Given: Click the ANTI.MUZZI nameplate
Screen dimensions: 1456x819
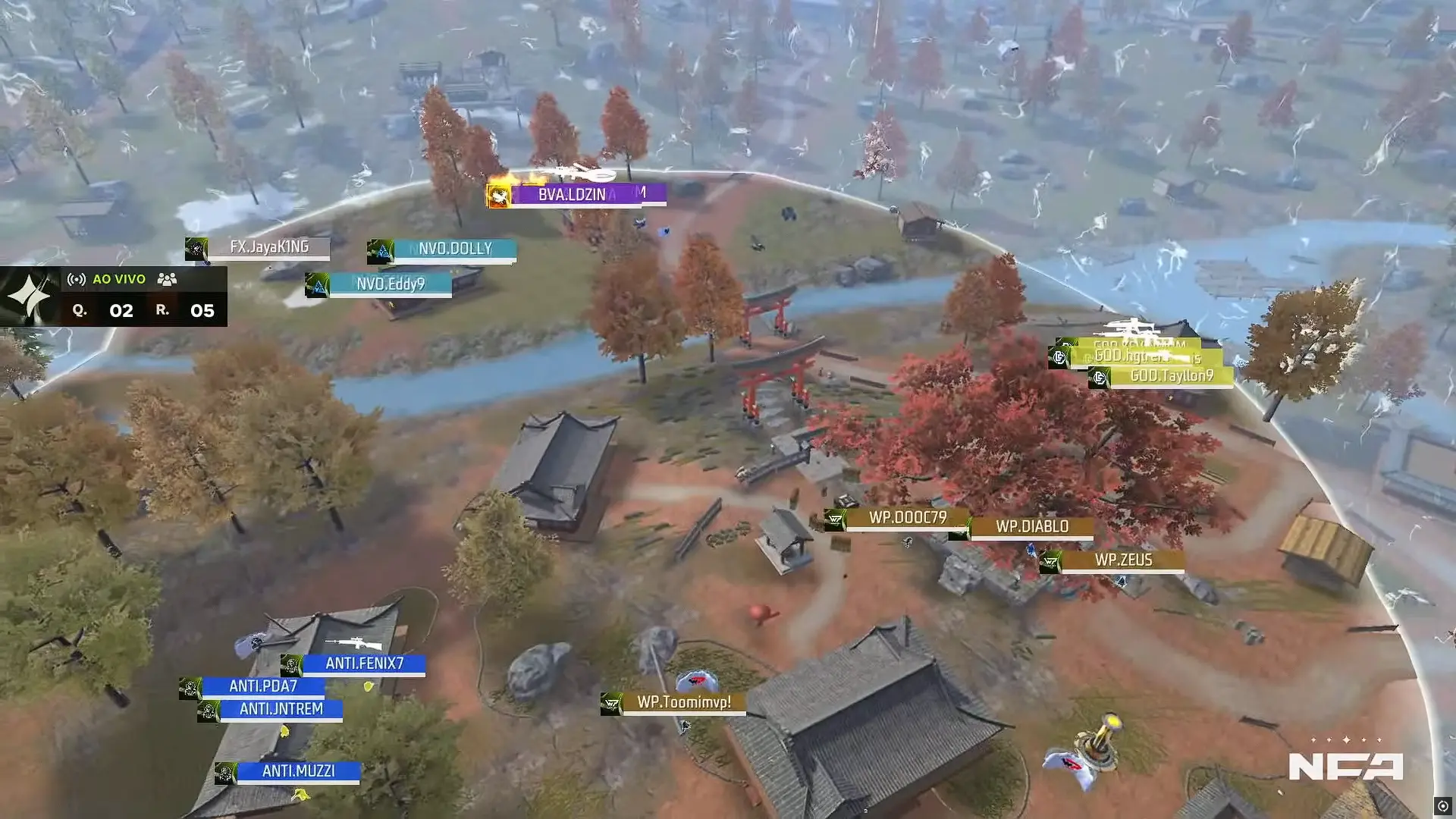Looking at the screenshot, I should point(300,770).
